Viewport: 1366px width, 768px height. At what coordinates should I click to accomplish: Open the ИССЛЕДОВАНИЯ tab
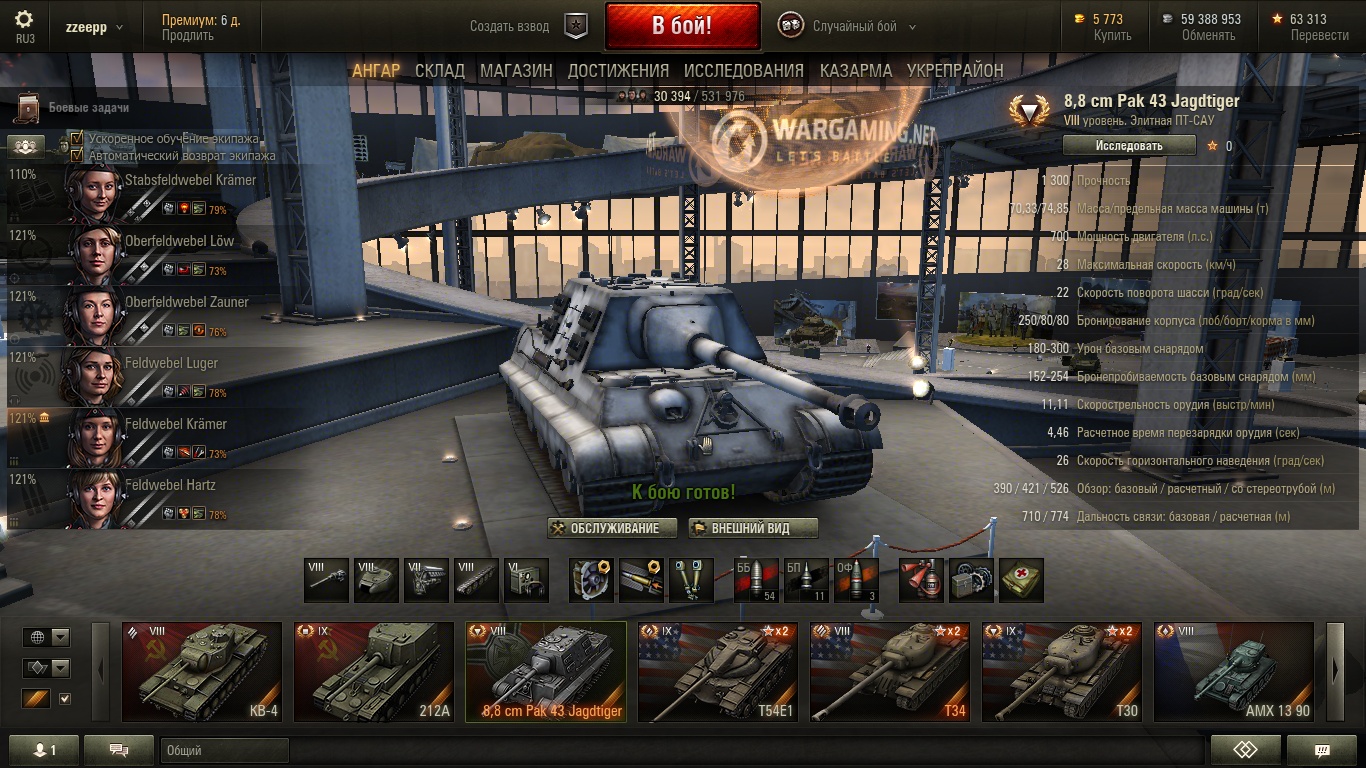(744, 71)
